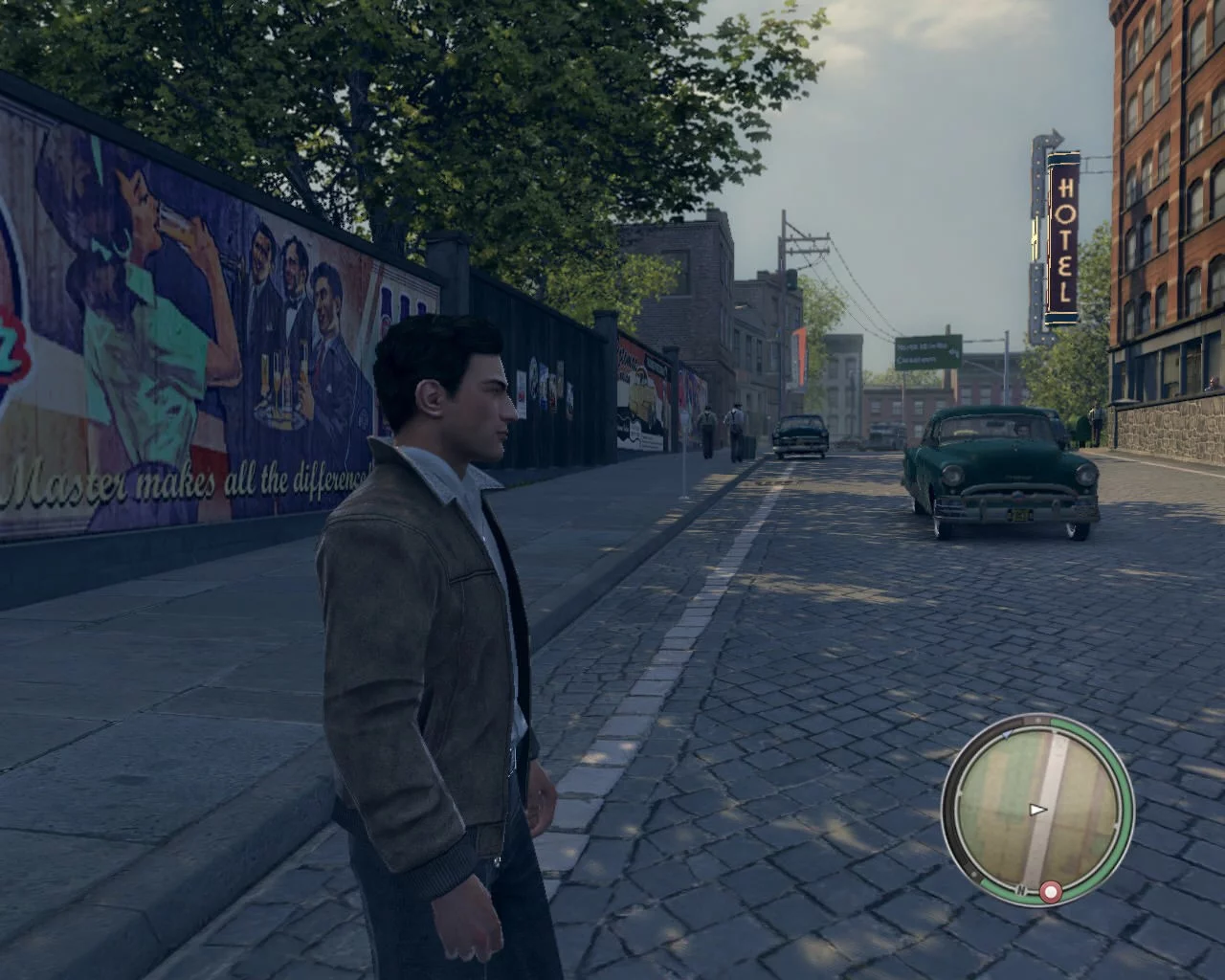The width and height of the screenshot is (1225, 980).
Task: Click the N compass marker on the minimap
Action: click(1021, 892)
